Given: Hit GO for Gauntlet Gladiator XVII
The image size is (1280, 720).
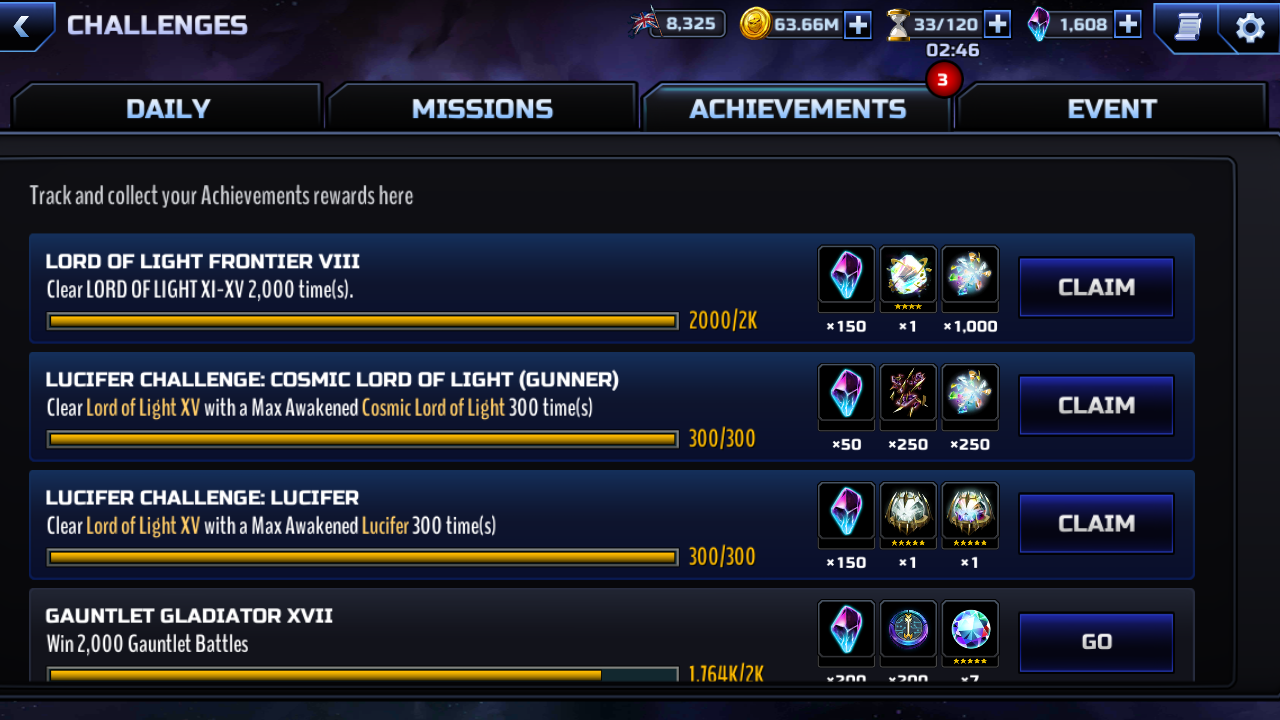Looking at the screenshot, I should [x=1096, y=642].
